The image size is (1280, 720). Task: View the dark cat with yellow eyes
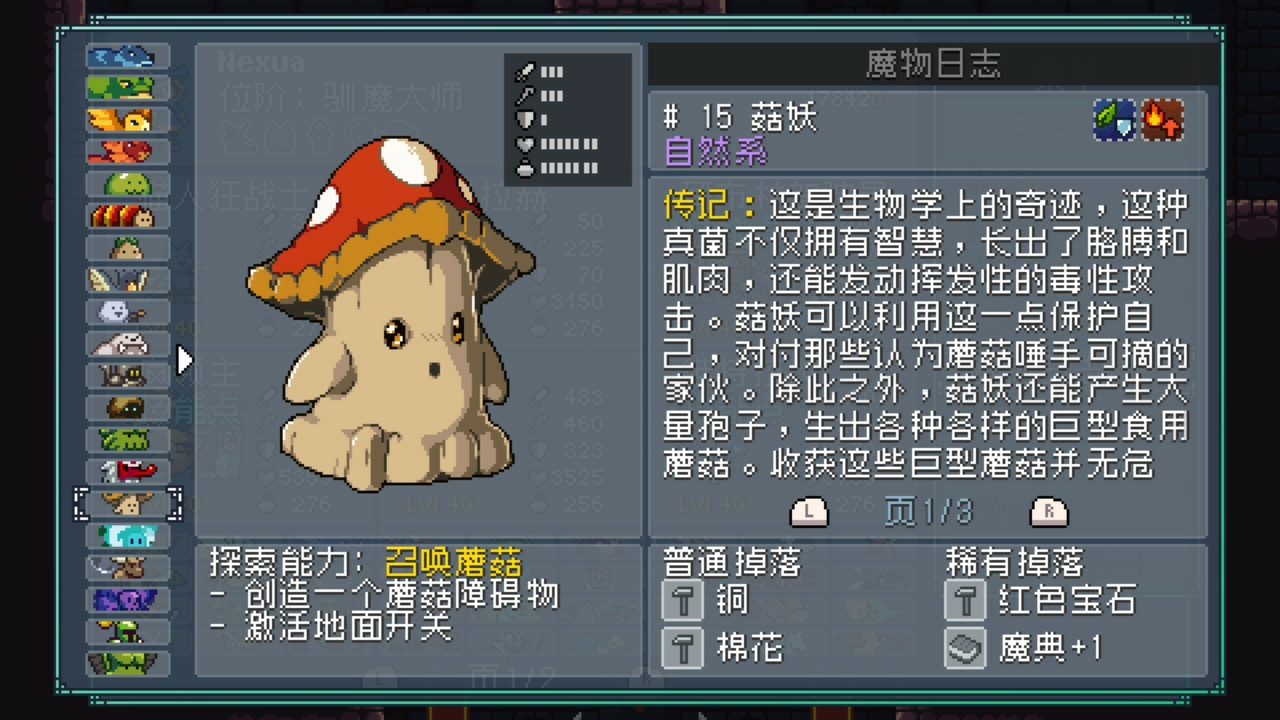click(x=127, y=376)
